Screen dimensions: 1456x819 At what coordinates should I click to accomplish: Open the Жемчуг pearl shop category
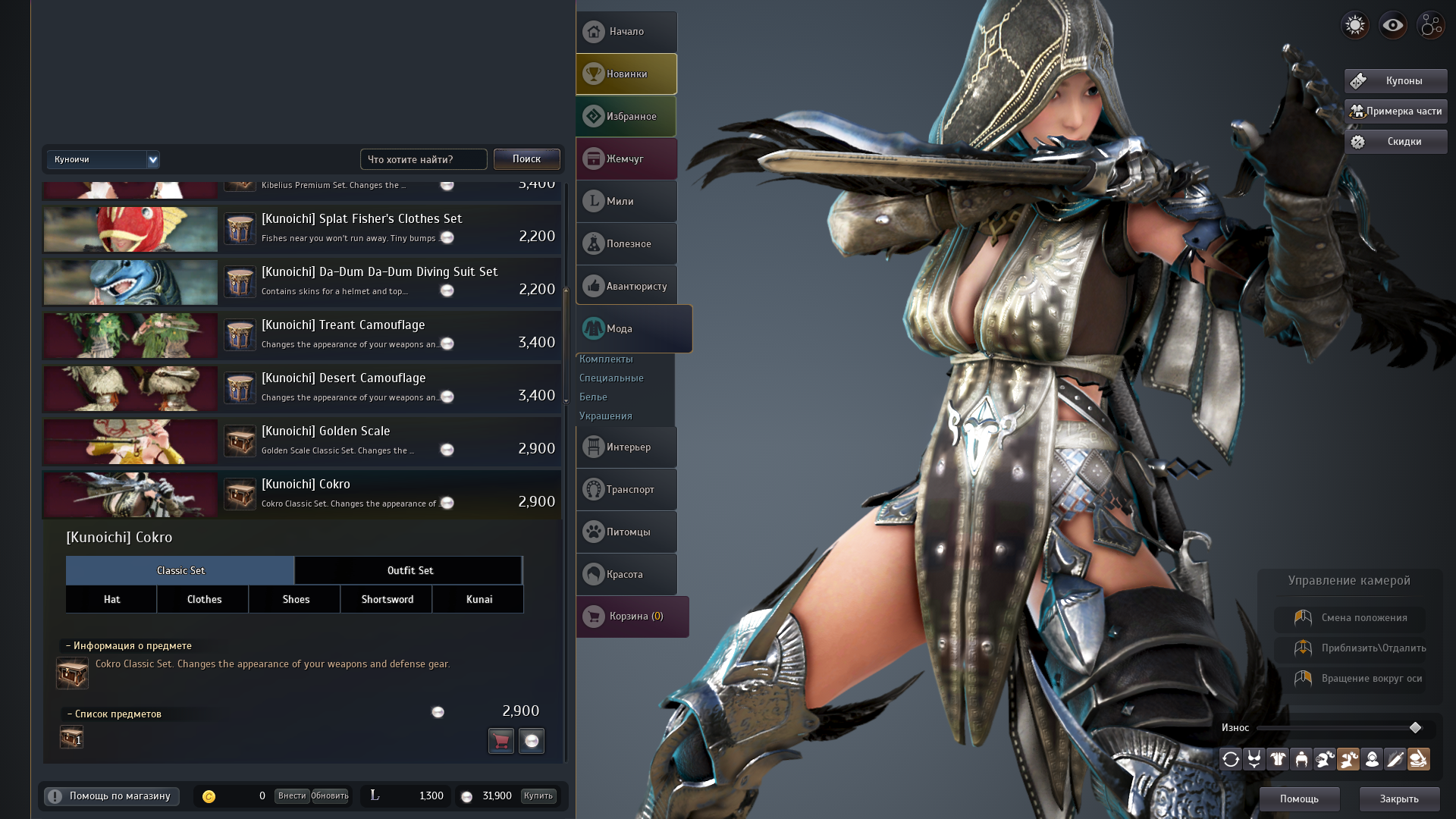(626, 158)
